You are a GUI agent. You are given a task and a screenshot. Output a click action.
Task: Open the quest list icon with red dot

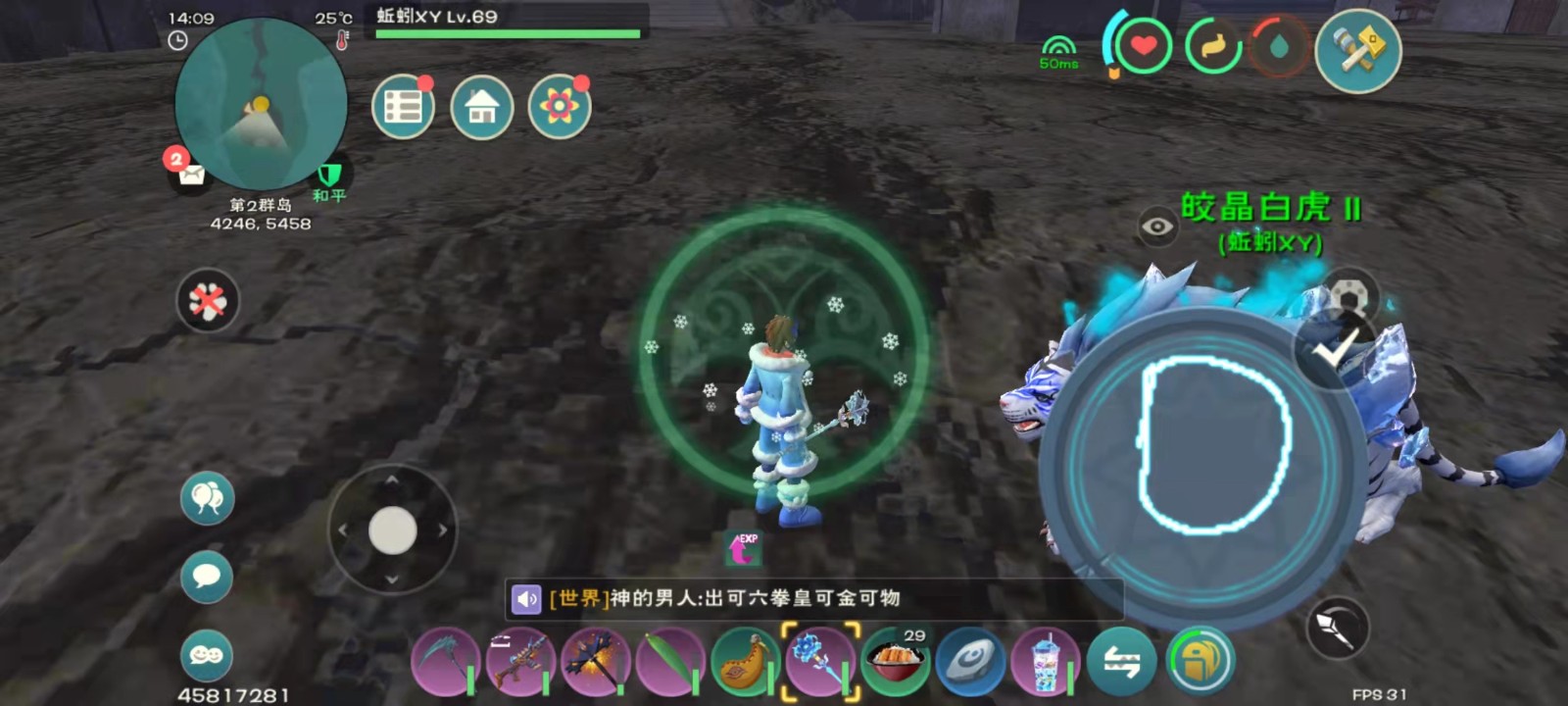click(403, 106)
